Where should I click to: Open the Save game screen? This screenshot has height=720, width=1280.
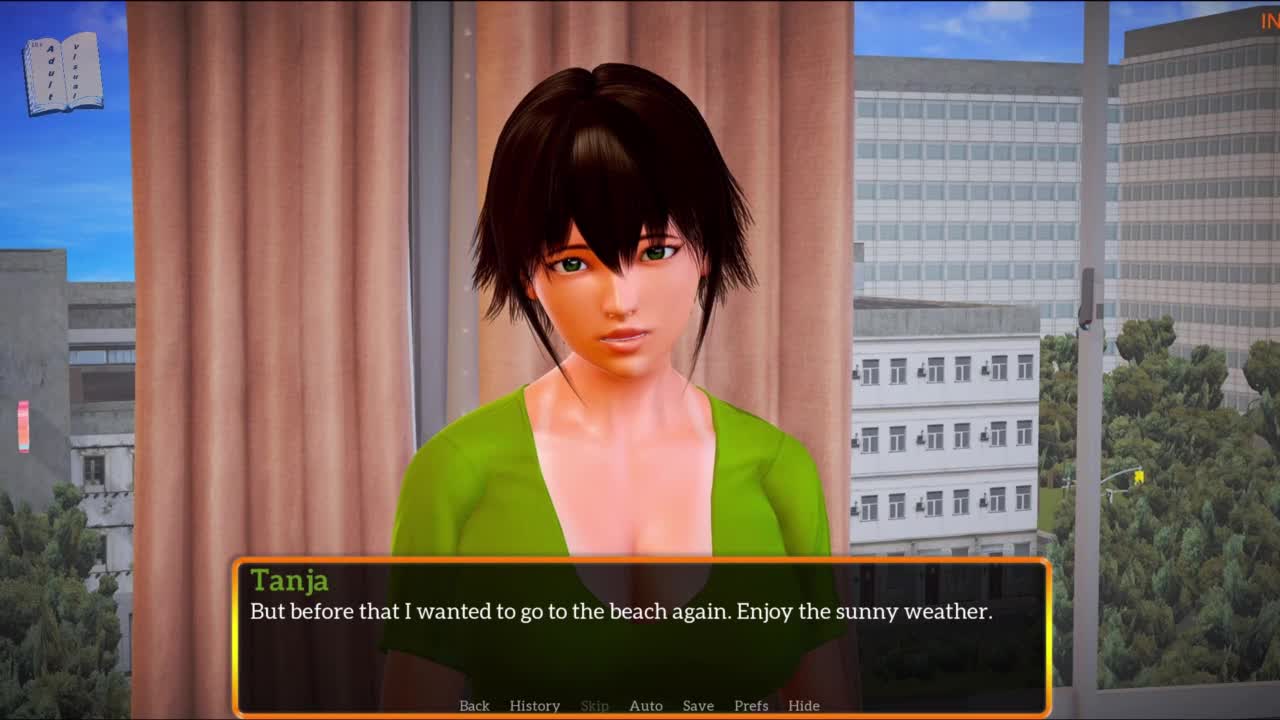pos(698,705)
